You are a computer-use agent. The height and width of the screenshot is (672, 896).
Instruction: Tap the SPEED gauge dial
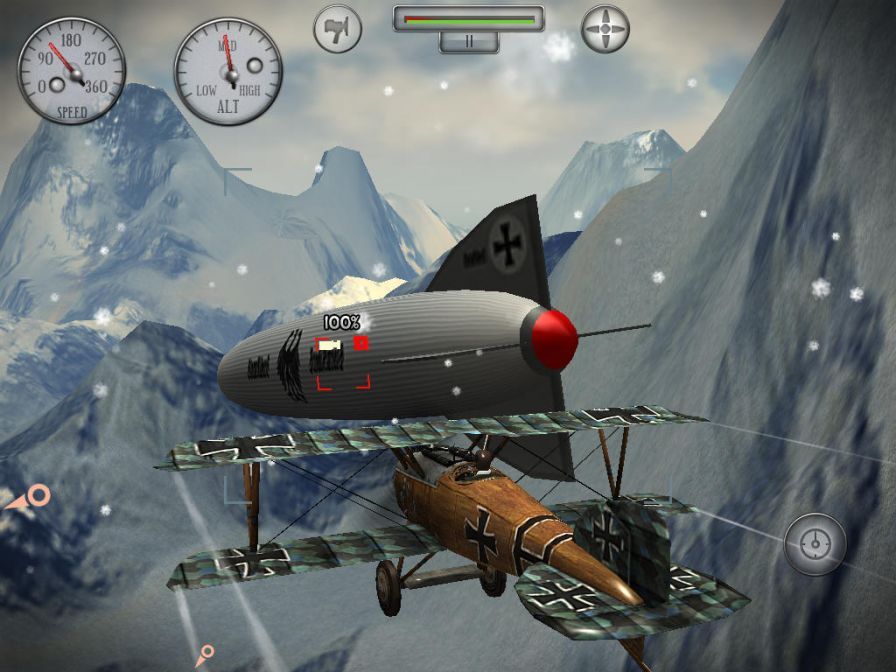(x=71, y=70)
